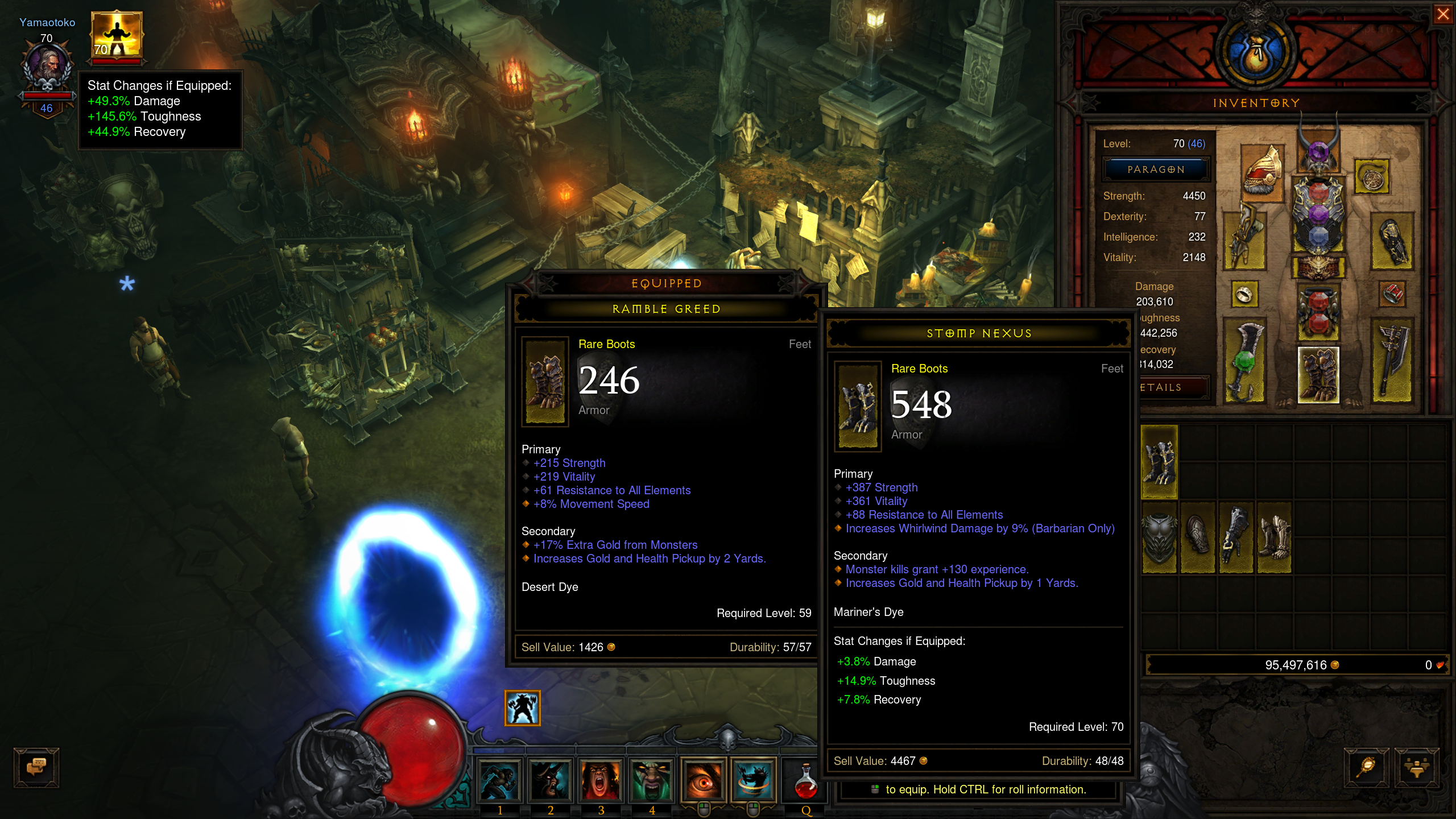
Task: Click the Yamaotoko player portrait
Action: (x=48, y=64)
